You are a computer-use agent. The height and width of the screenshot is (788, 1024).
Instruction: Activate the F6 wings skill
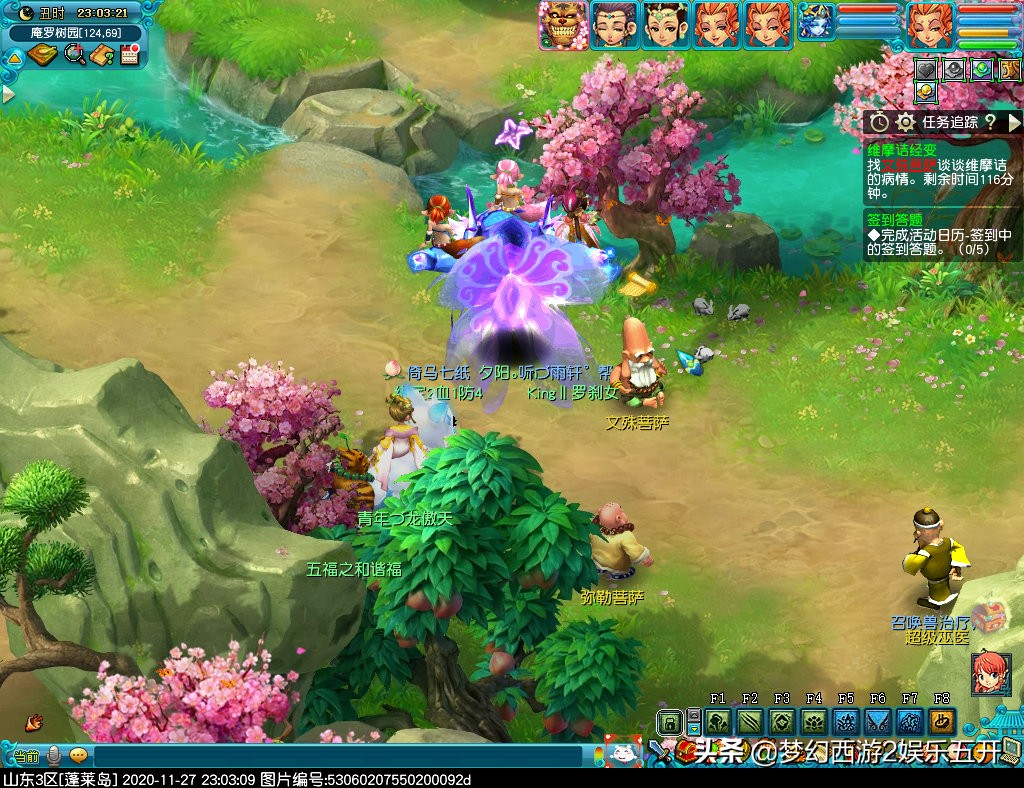tap(877, 721)
